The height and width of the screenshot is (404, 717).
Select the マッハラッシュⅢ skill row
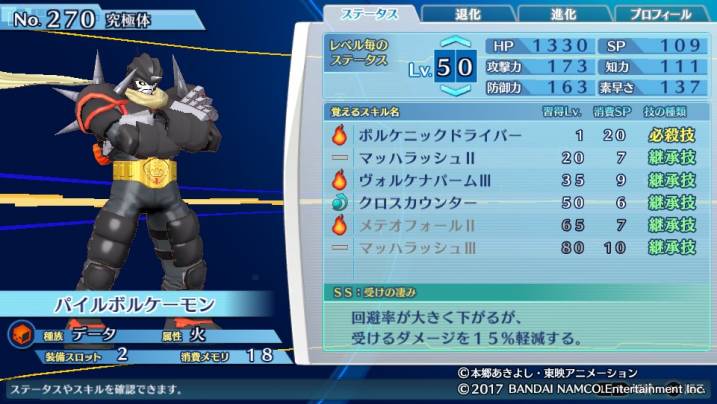(x=514, y=246)
